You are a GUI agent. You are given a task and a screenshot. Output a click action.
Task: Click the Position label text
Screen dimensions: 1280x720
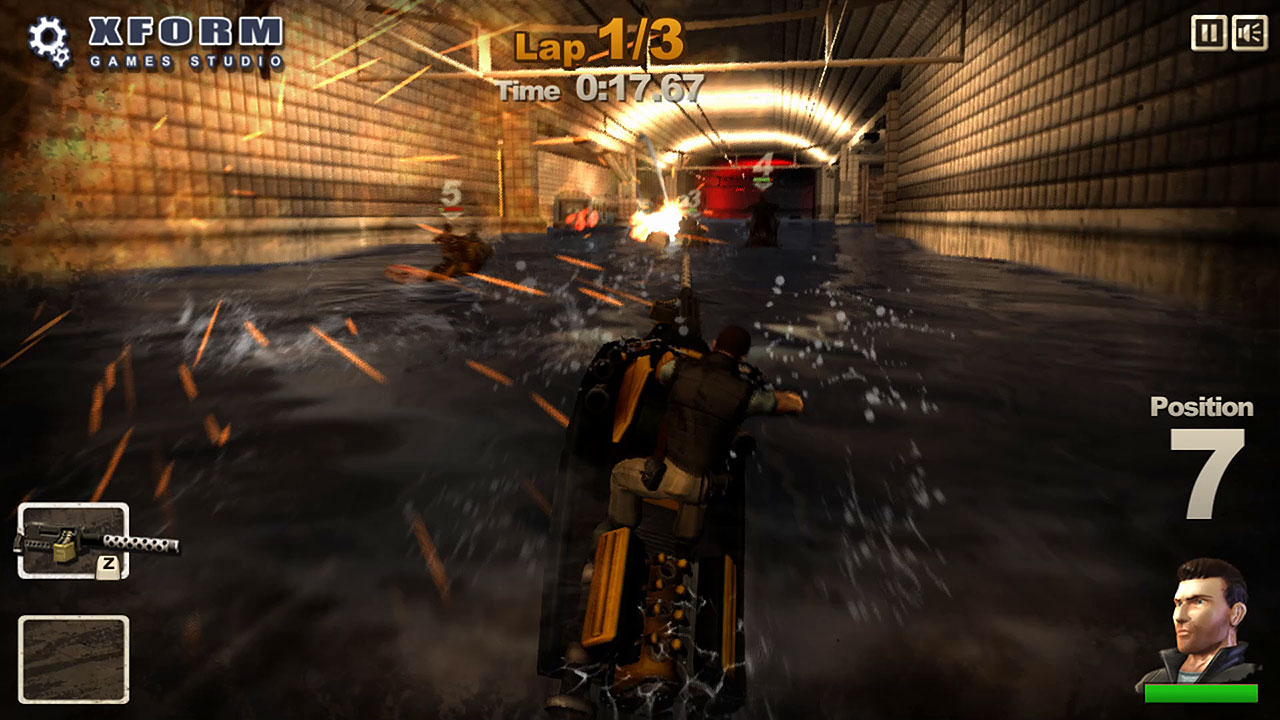[1202, 408]
